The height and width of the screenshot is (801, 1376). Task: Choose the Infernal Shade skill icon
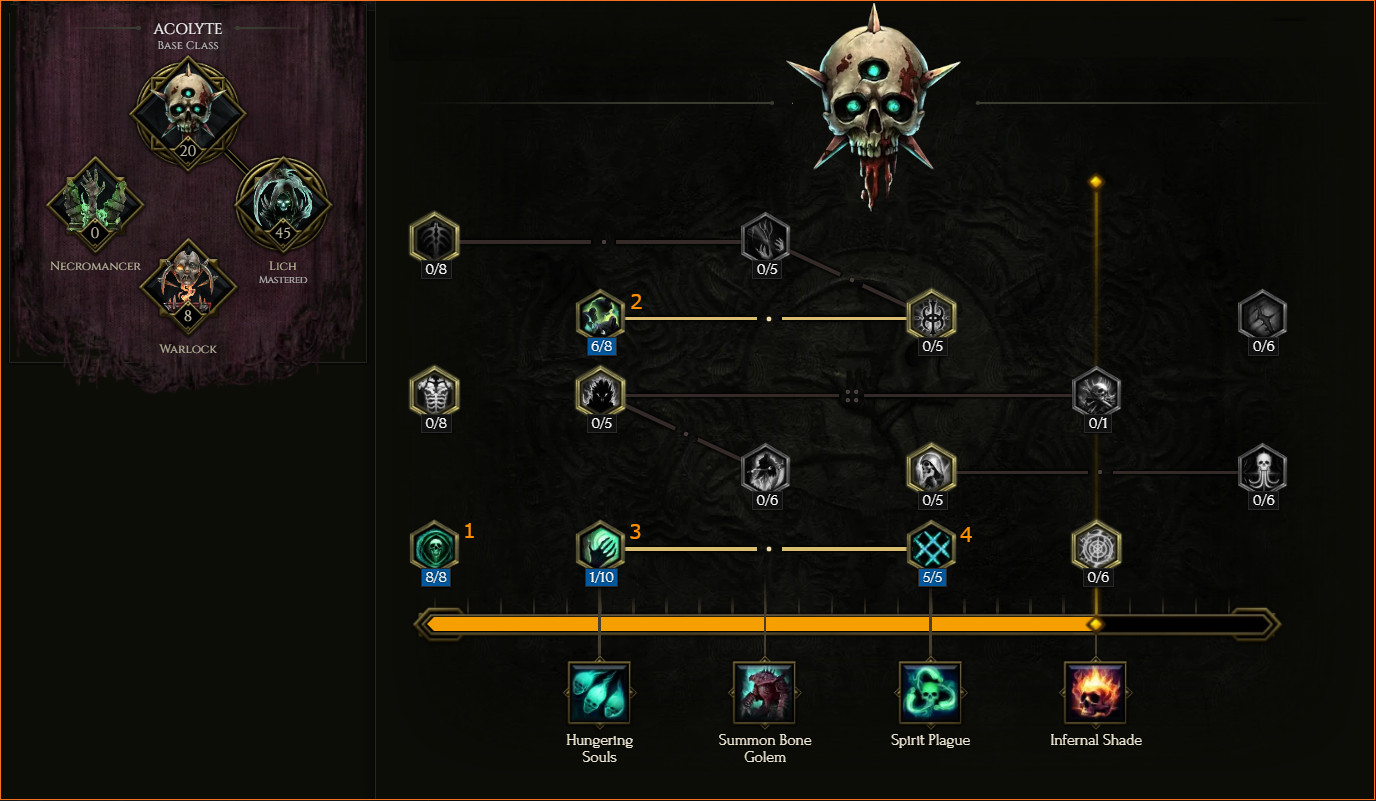[x=1096, y=692]
